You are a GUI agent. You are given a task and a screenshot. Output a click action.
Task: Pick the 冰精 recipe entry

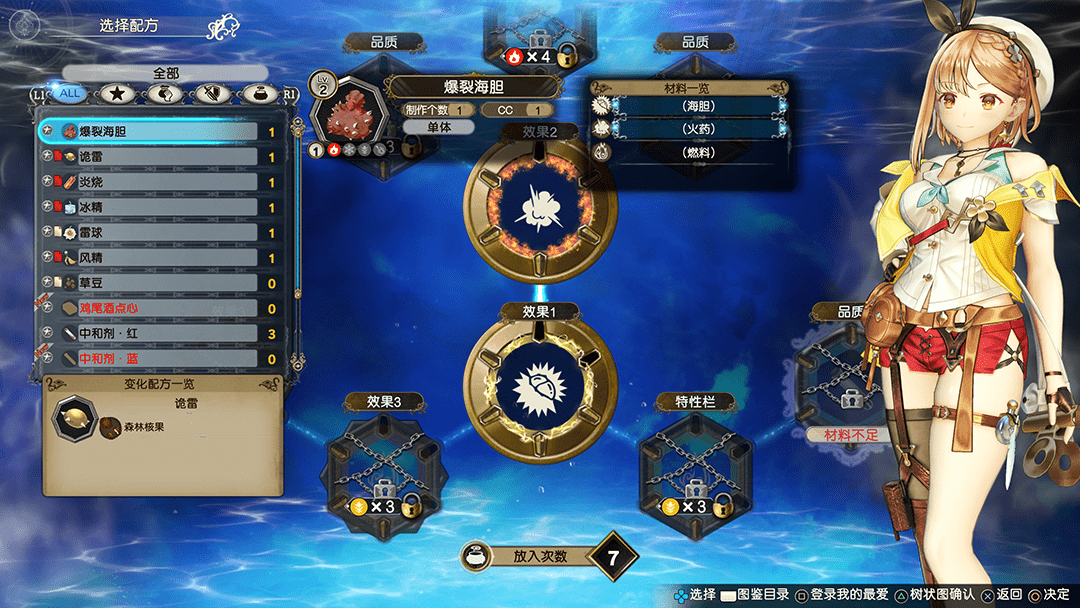point(160,207)
